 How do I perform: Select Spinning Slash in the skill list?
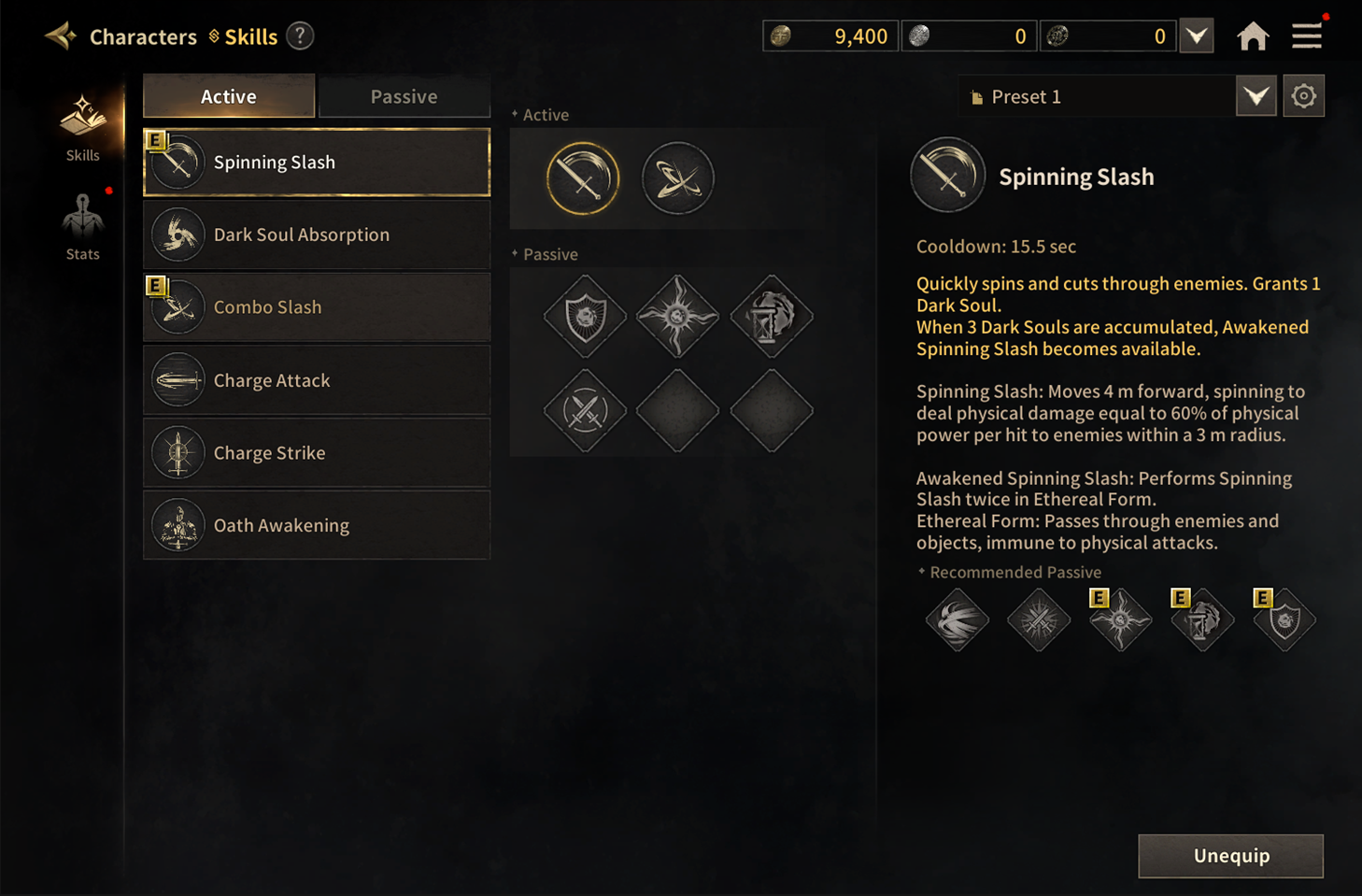coord(317,163)
